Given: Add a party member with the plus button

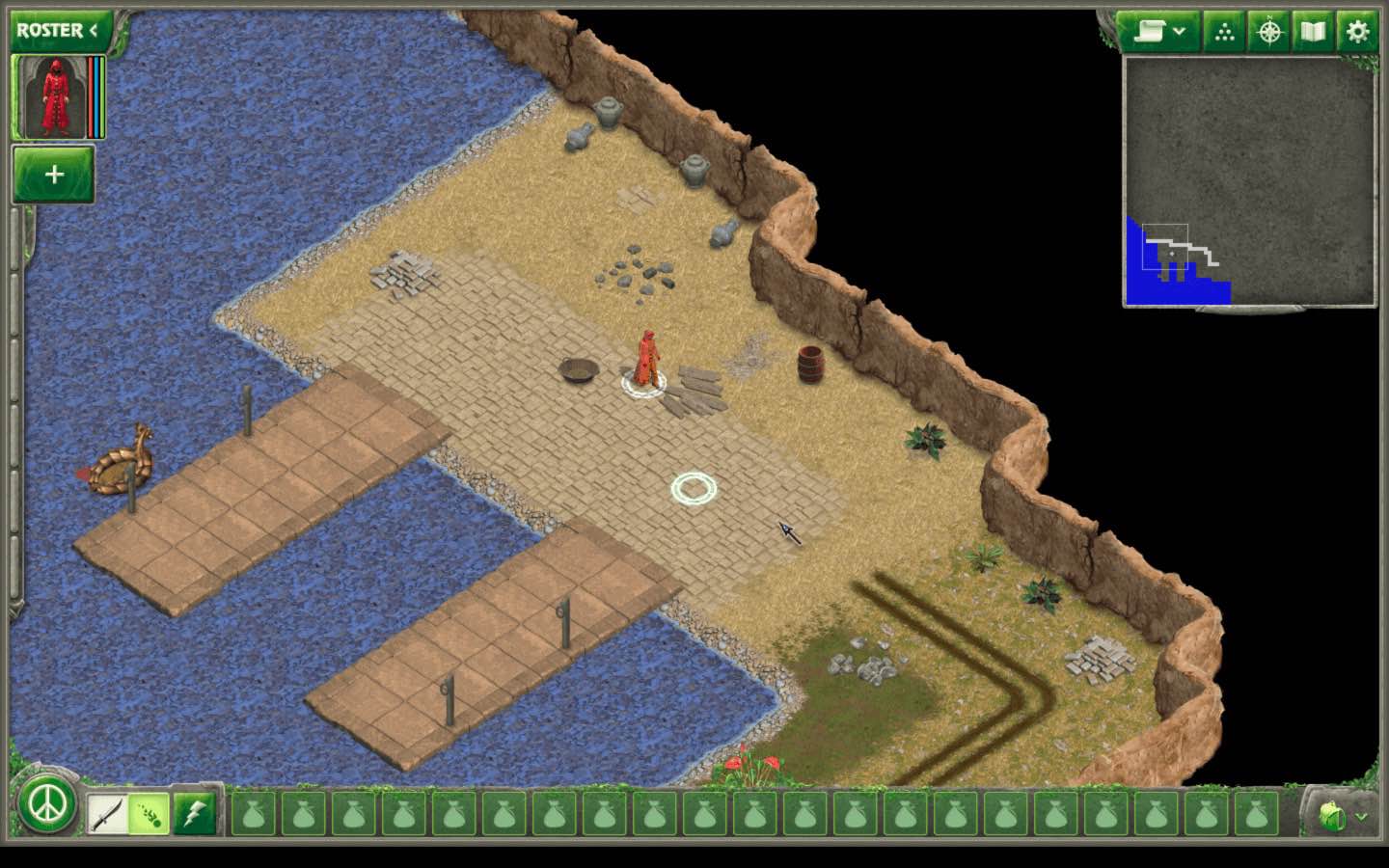Looking at the screenshot, I should click(54, 175).
